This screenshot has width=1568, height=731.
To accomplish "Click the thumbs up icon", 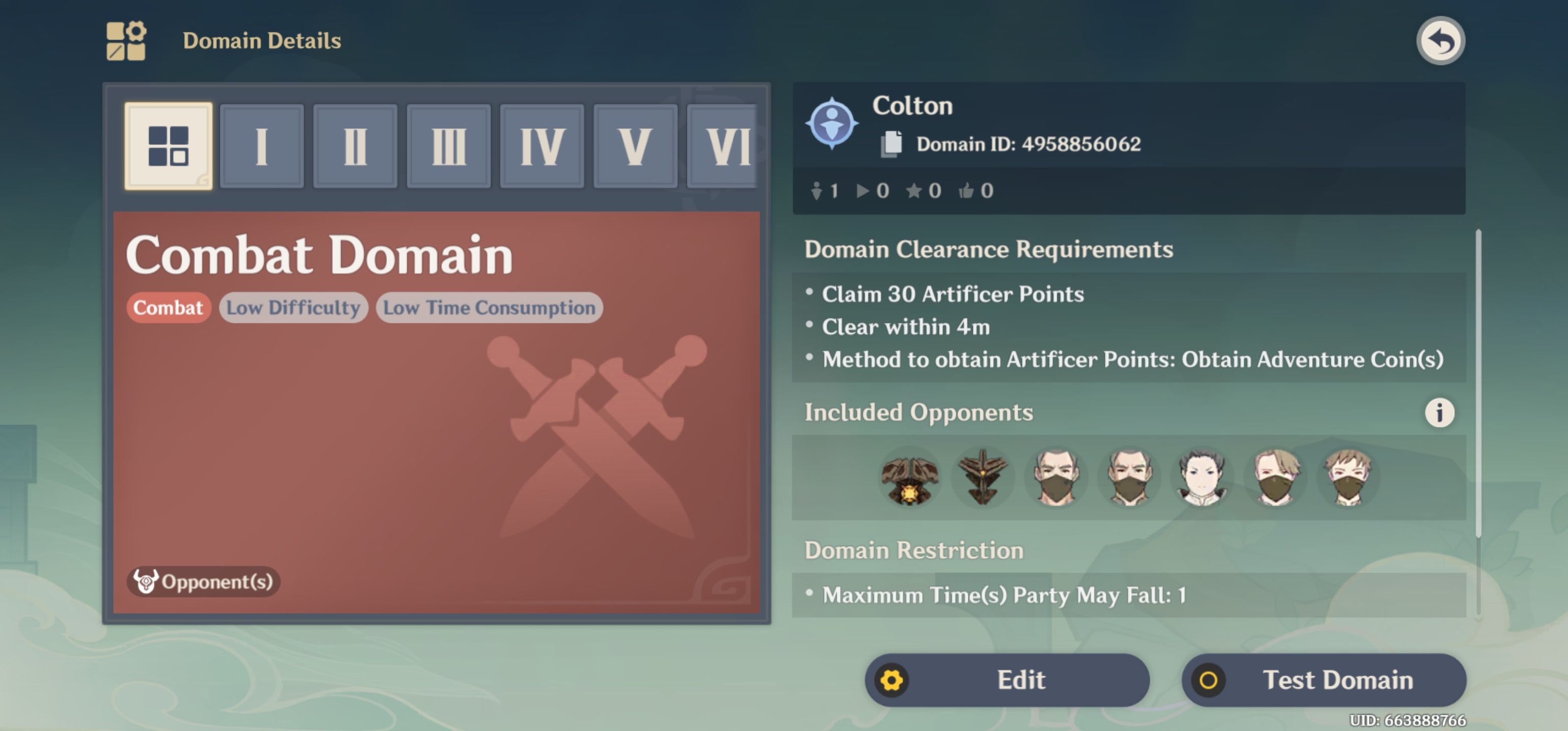I will (x=968, y=190).
